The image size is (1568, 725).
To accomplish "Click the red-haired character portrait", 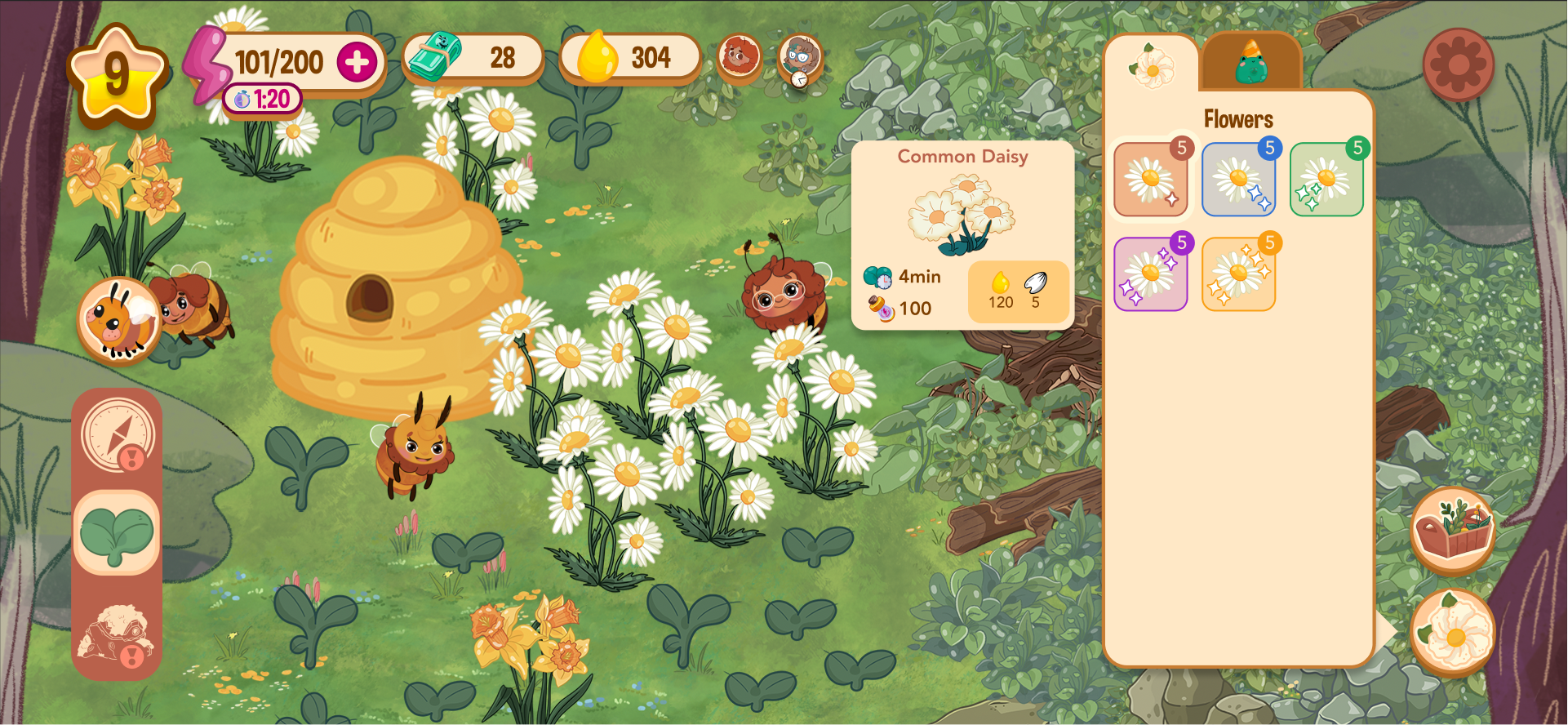I will pyautogui.click(x=739, y=56).
